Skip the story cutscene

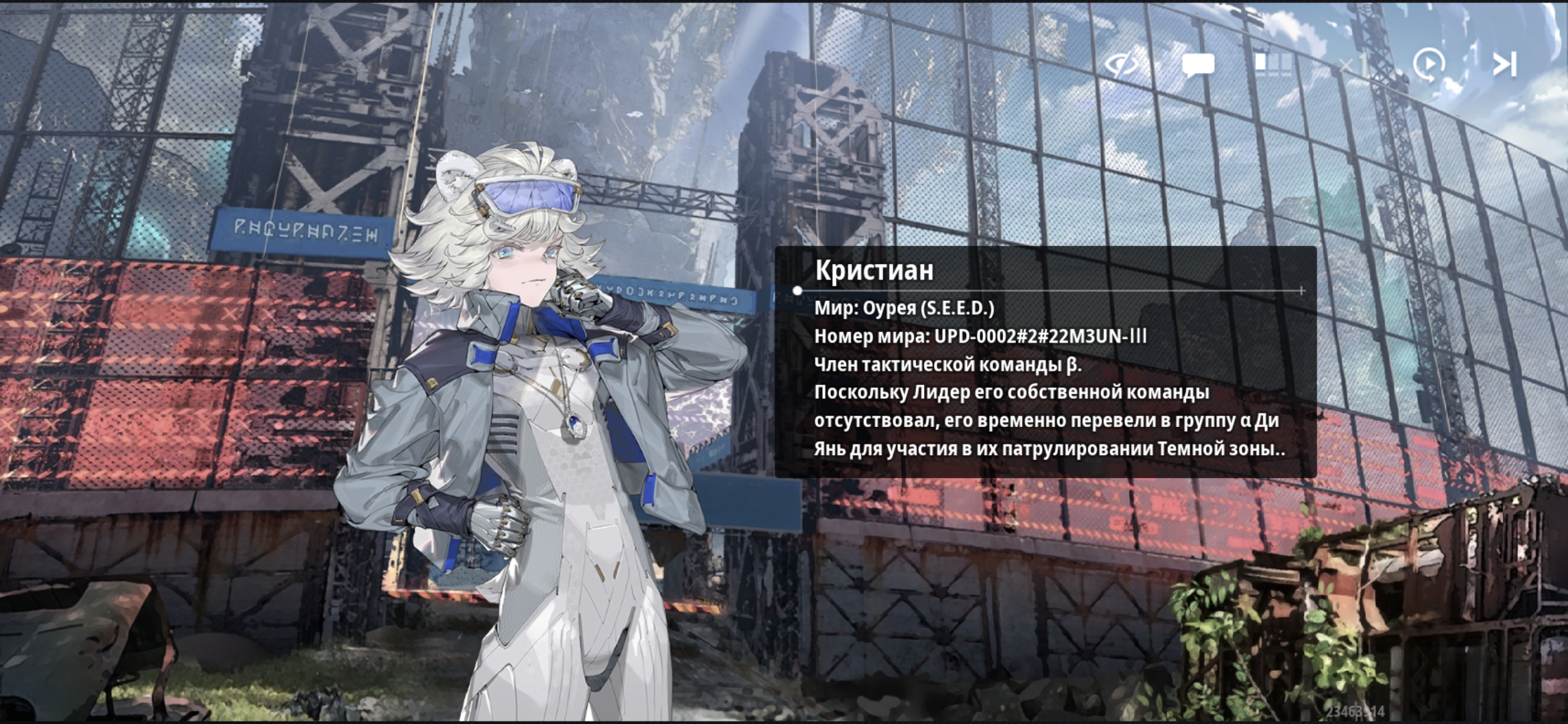tap(1504, 65)
